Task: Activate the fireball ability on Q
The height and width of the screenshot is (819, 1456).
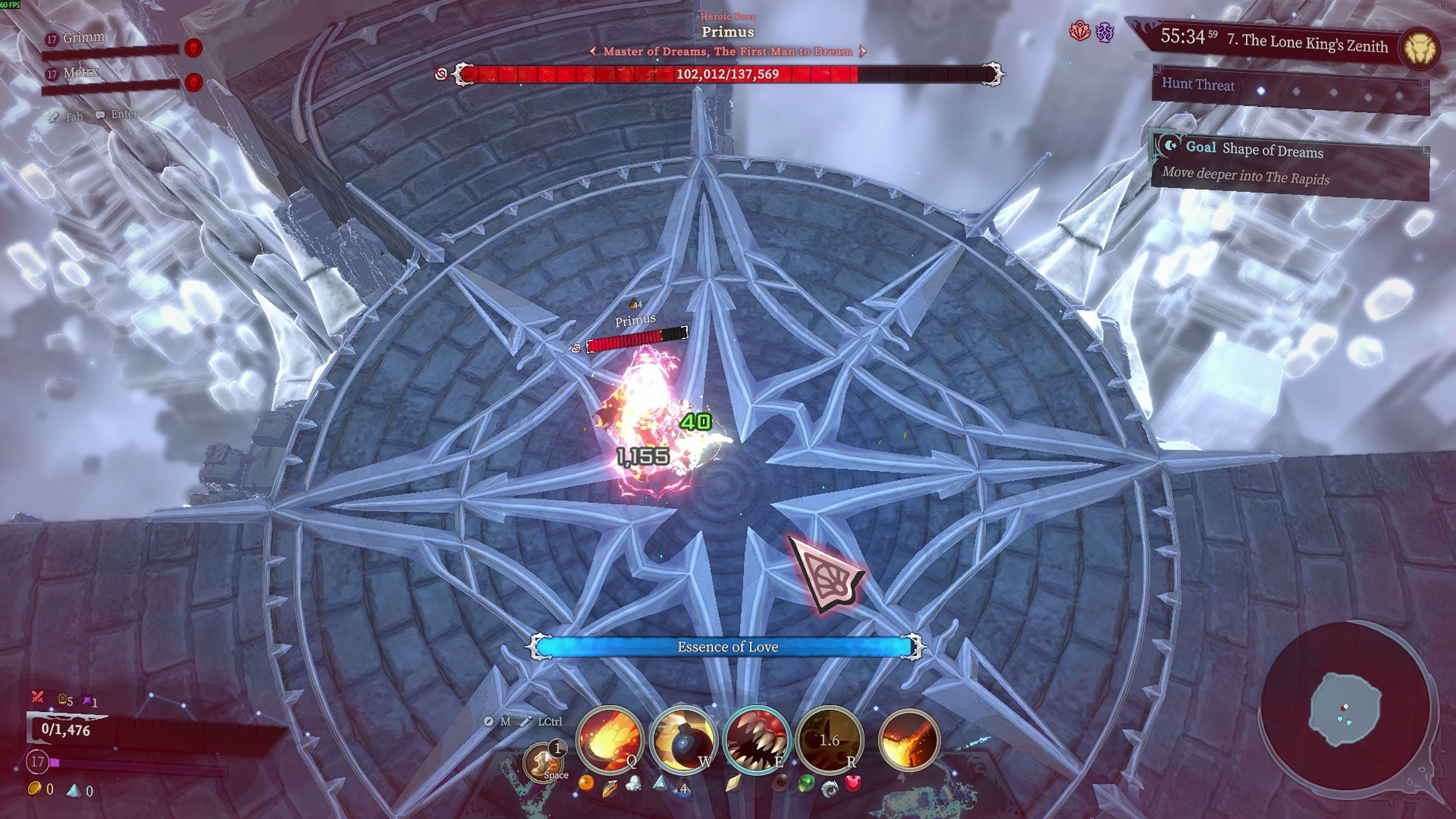Action: click(609, 739)
